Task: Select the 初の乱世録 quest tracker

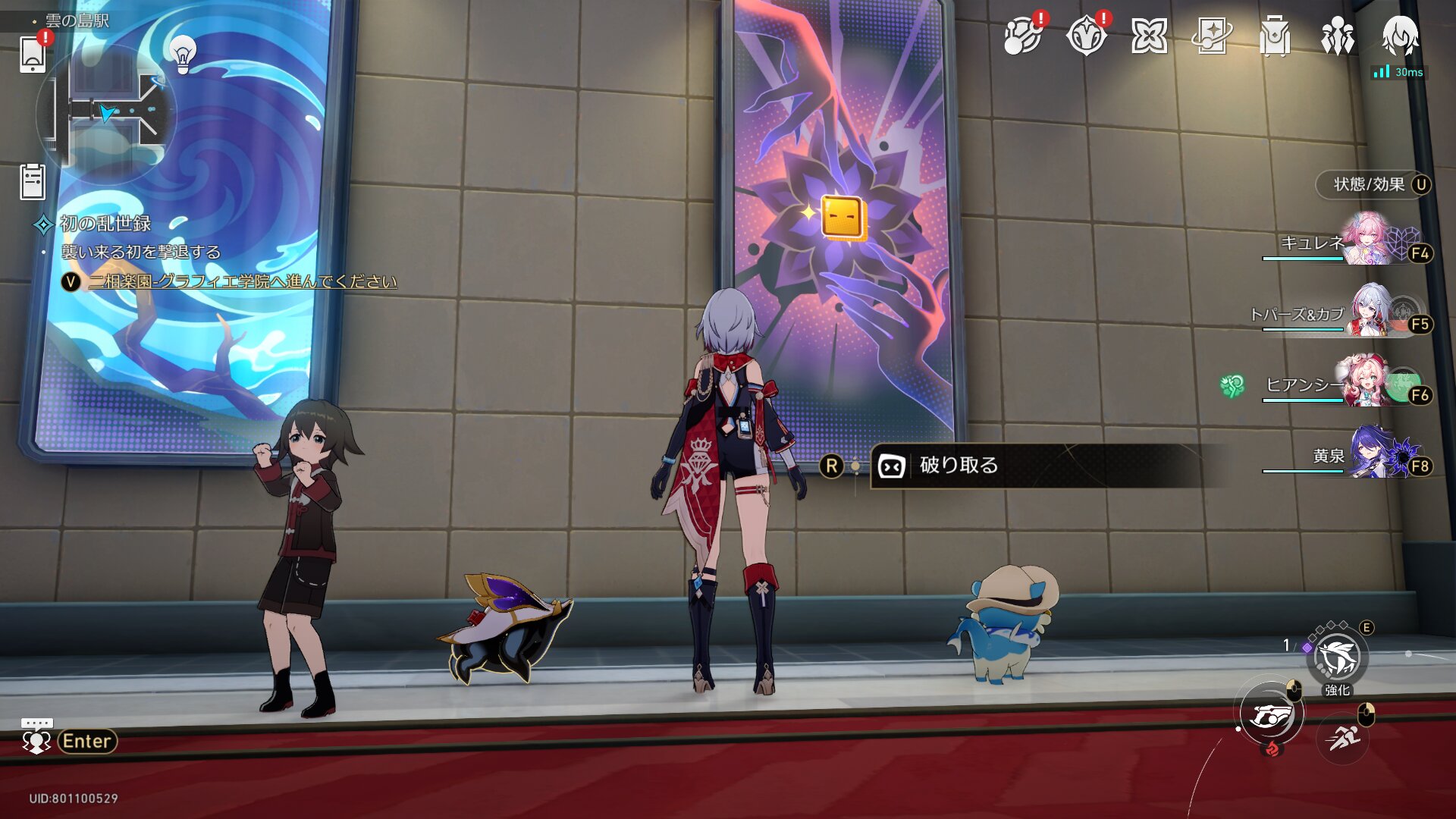Action: [x=105, y=224]
